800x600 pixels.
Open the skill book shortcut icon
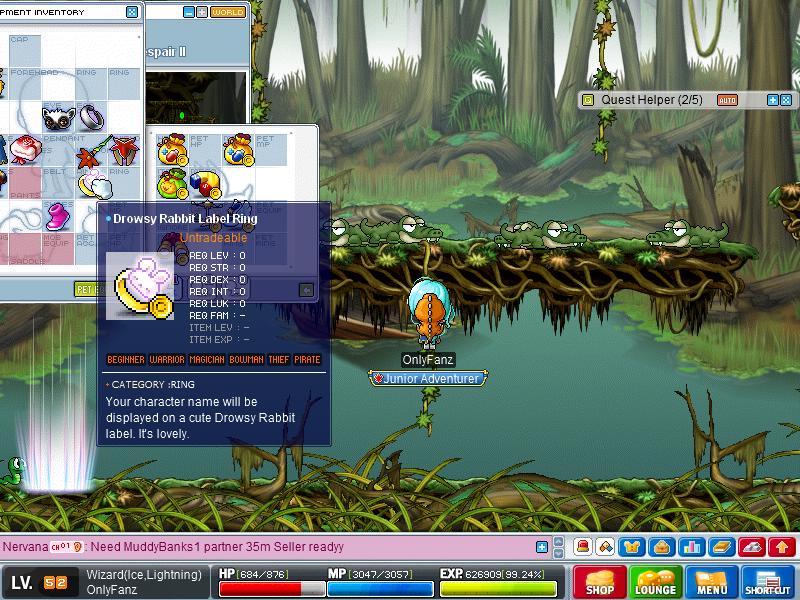719,547
